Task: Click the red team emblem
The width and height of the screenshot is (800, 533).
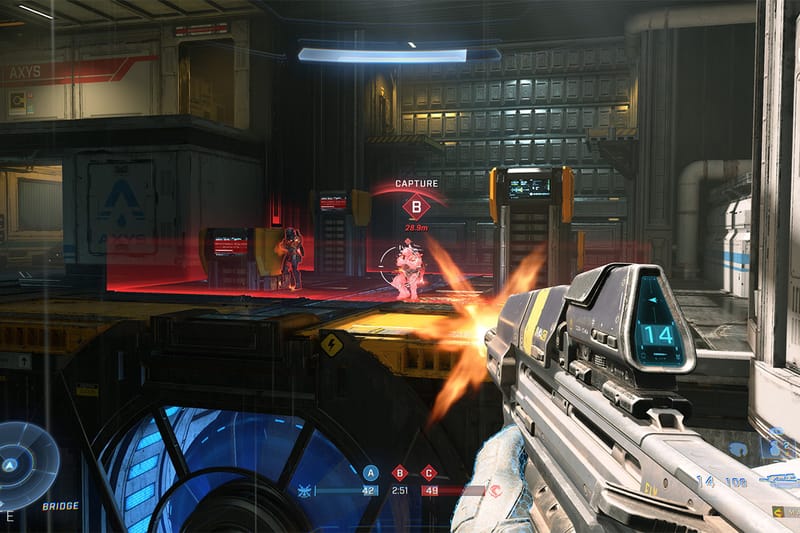Action: pos(495,491)
